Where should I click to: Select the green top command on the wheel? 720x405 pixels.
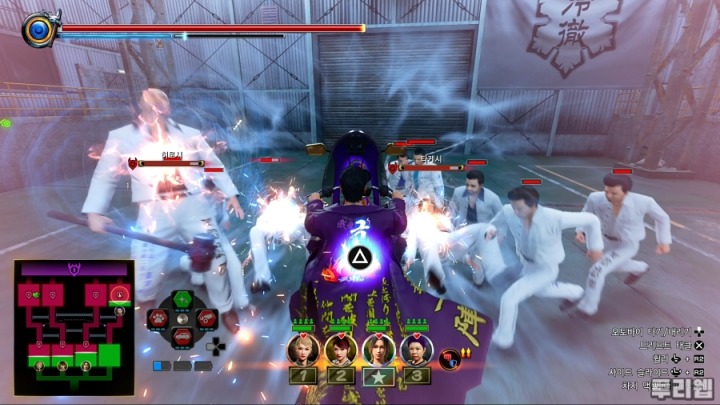183,300
